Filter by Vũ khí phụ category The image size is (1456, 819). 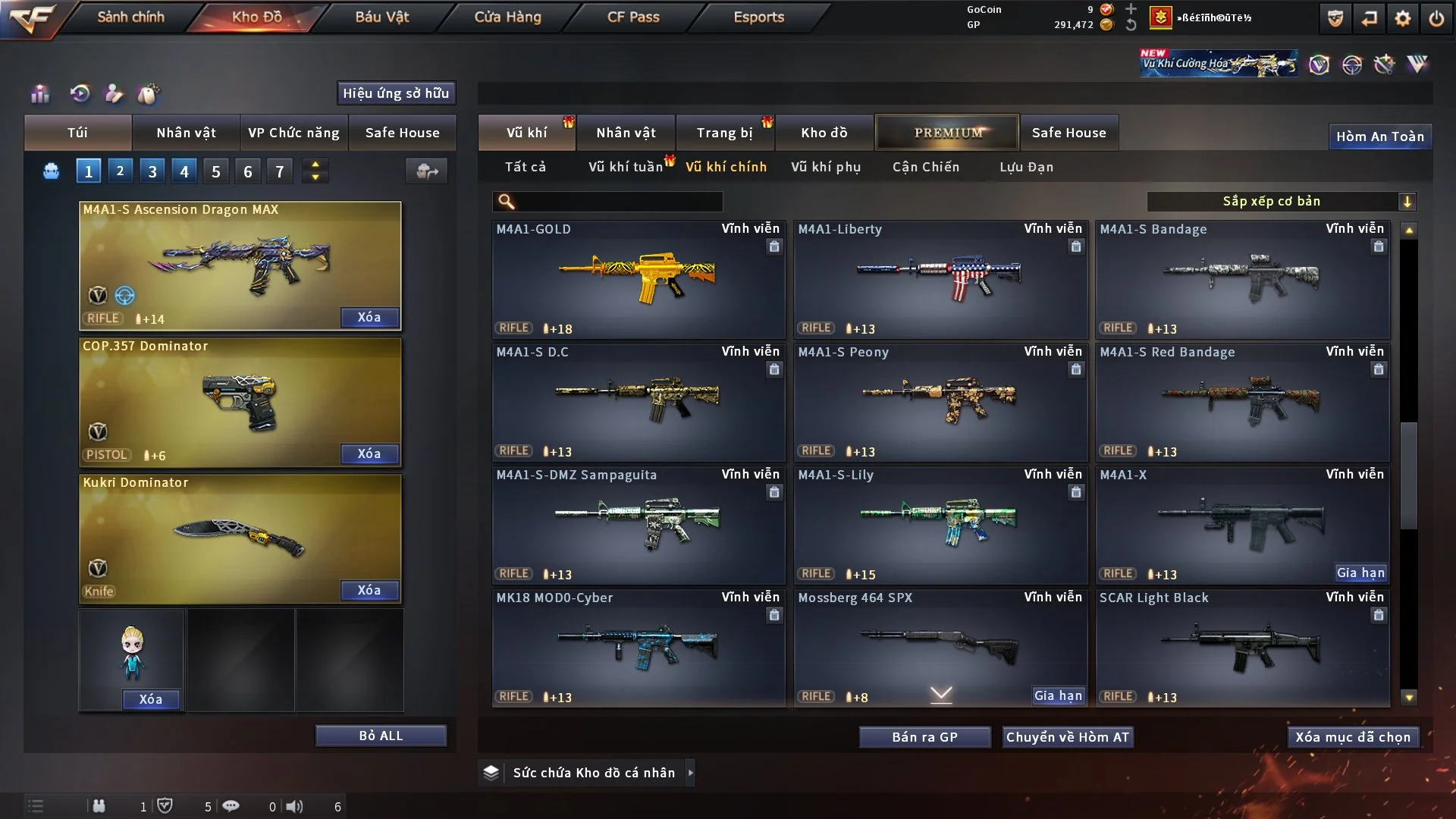[x=826, y=167]
